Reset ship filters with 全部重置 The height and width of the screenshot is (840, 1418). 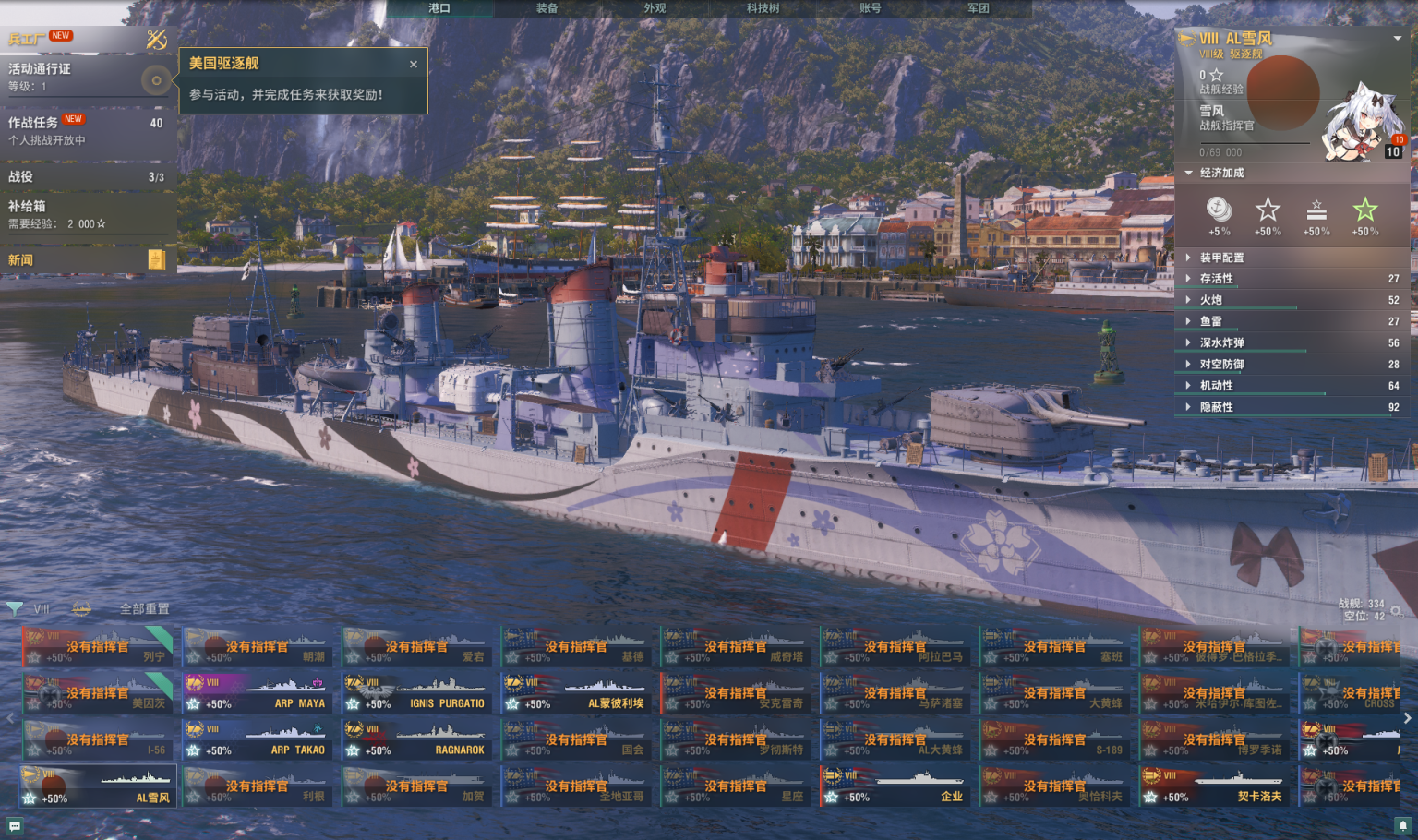(144, 609)
